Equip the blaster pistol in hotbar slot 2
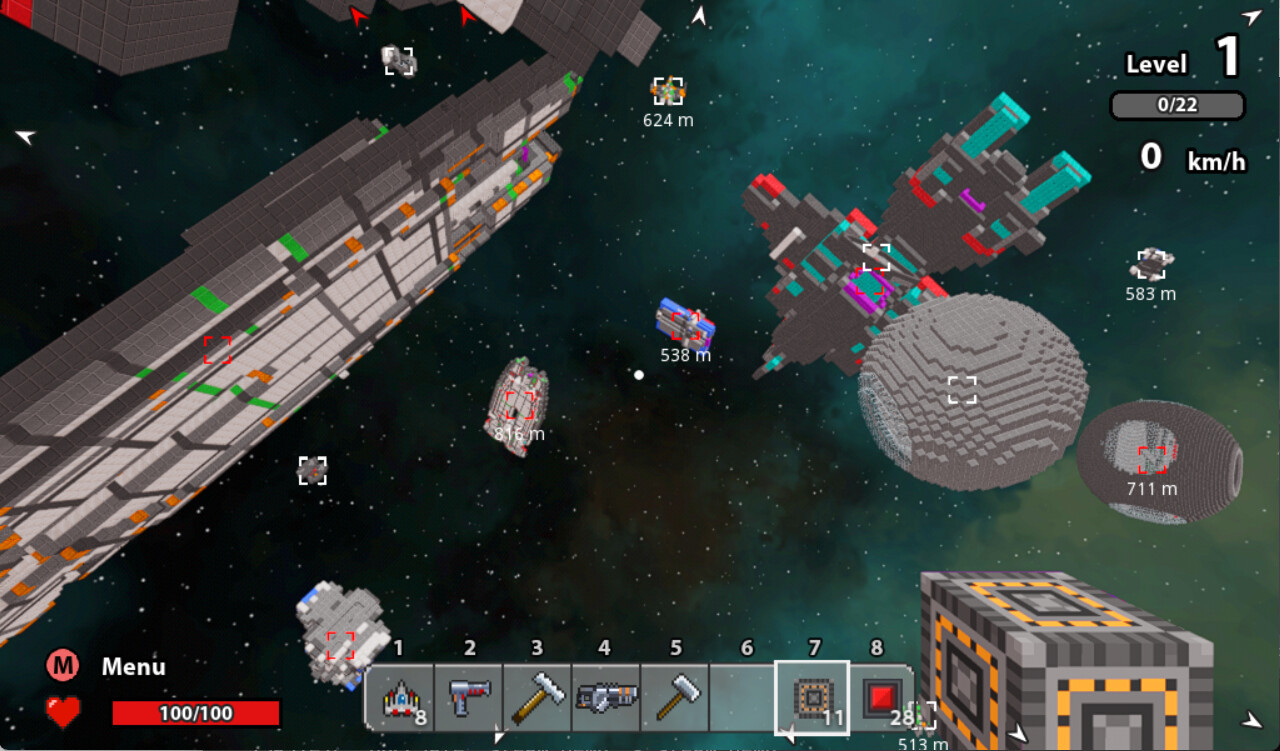The image size is (1280, 751). click(x=468, y=697)
